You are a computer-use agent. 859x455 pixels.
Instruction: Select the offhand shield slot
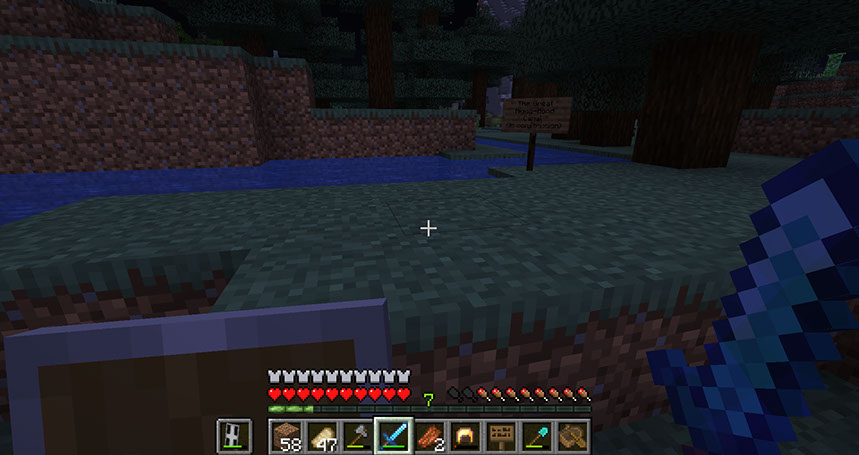pos(233,435)
